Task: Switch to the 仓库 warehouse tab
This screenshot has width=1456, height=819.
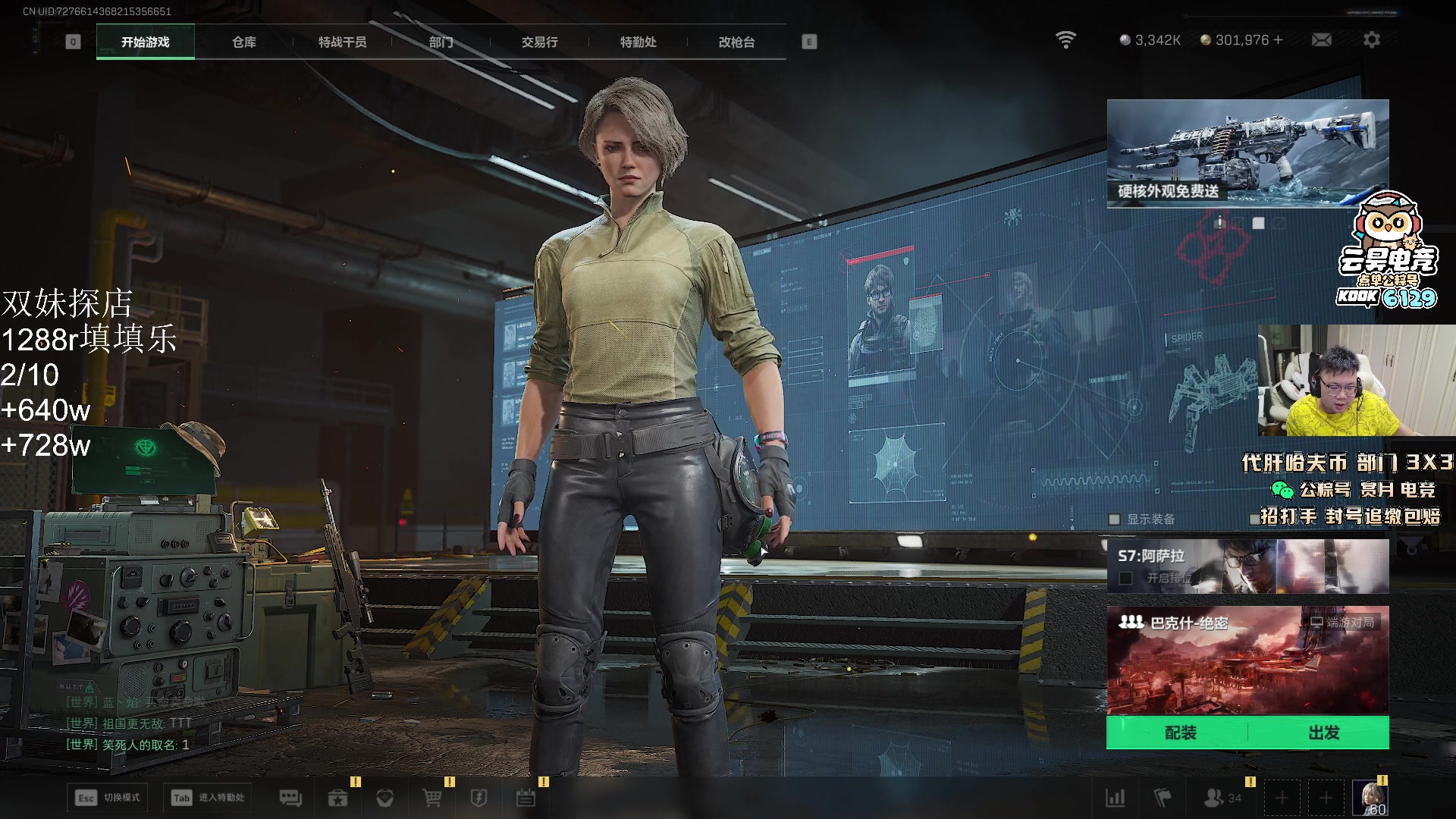Action: pyautogui.click(x=244, y=42)
